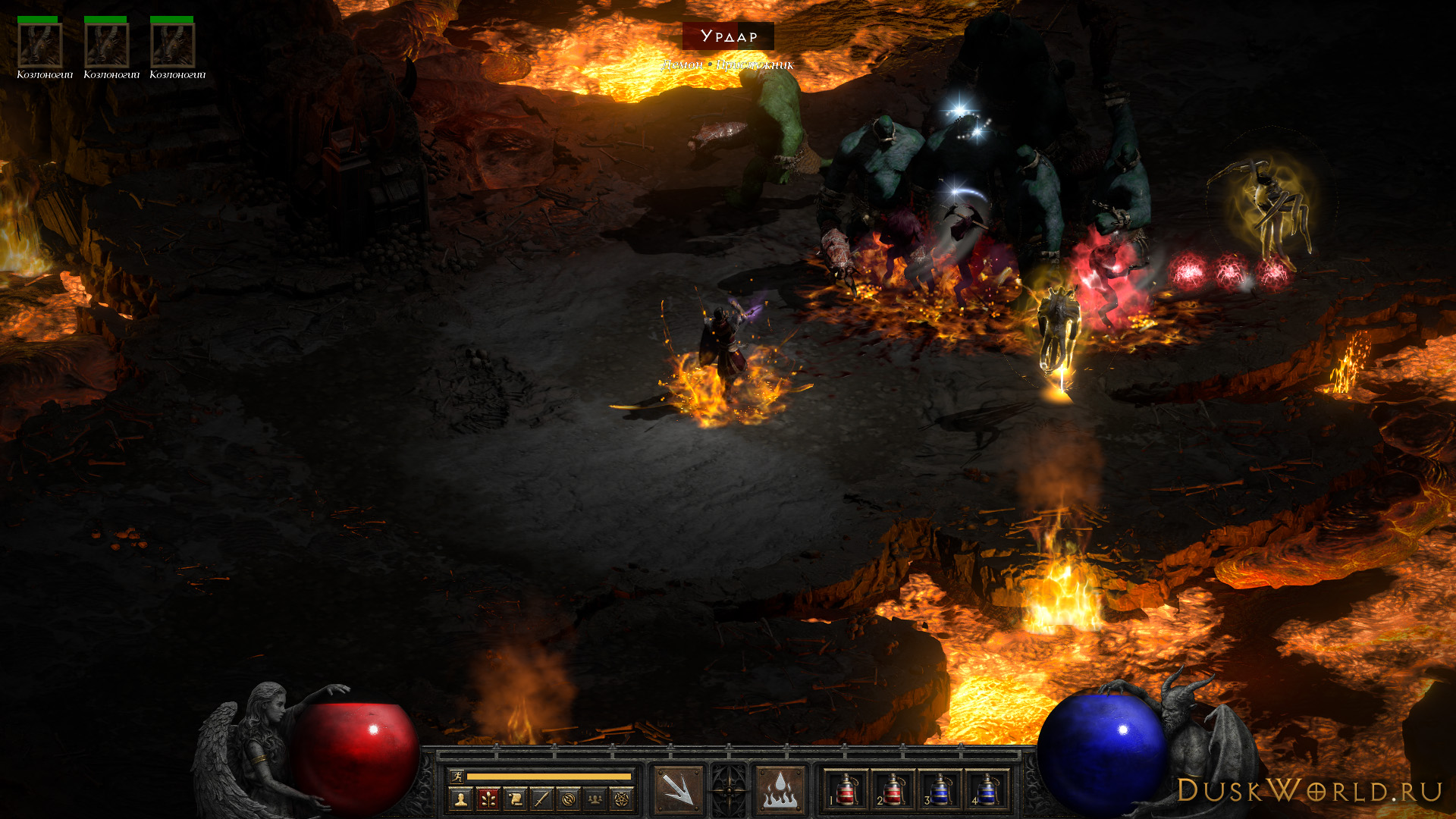Viewport: 1456px width, 819px height.
Task: Open the party screen icon
Action: click(x=595, y=799)
